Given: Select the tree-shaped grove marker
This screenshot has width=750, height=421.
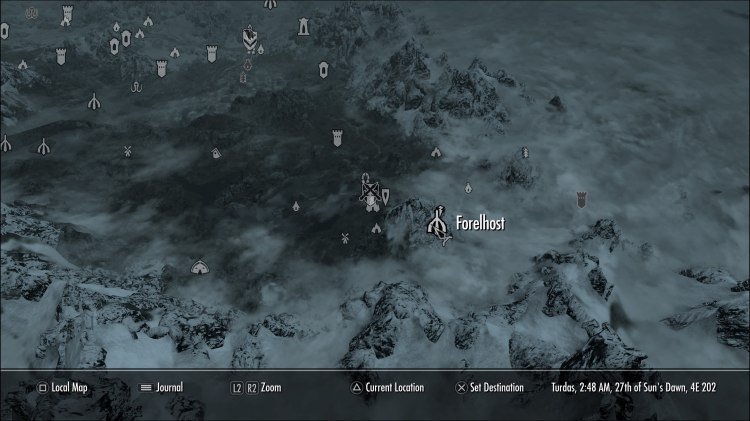Looking at the screenshot, I should click(524, 153).
